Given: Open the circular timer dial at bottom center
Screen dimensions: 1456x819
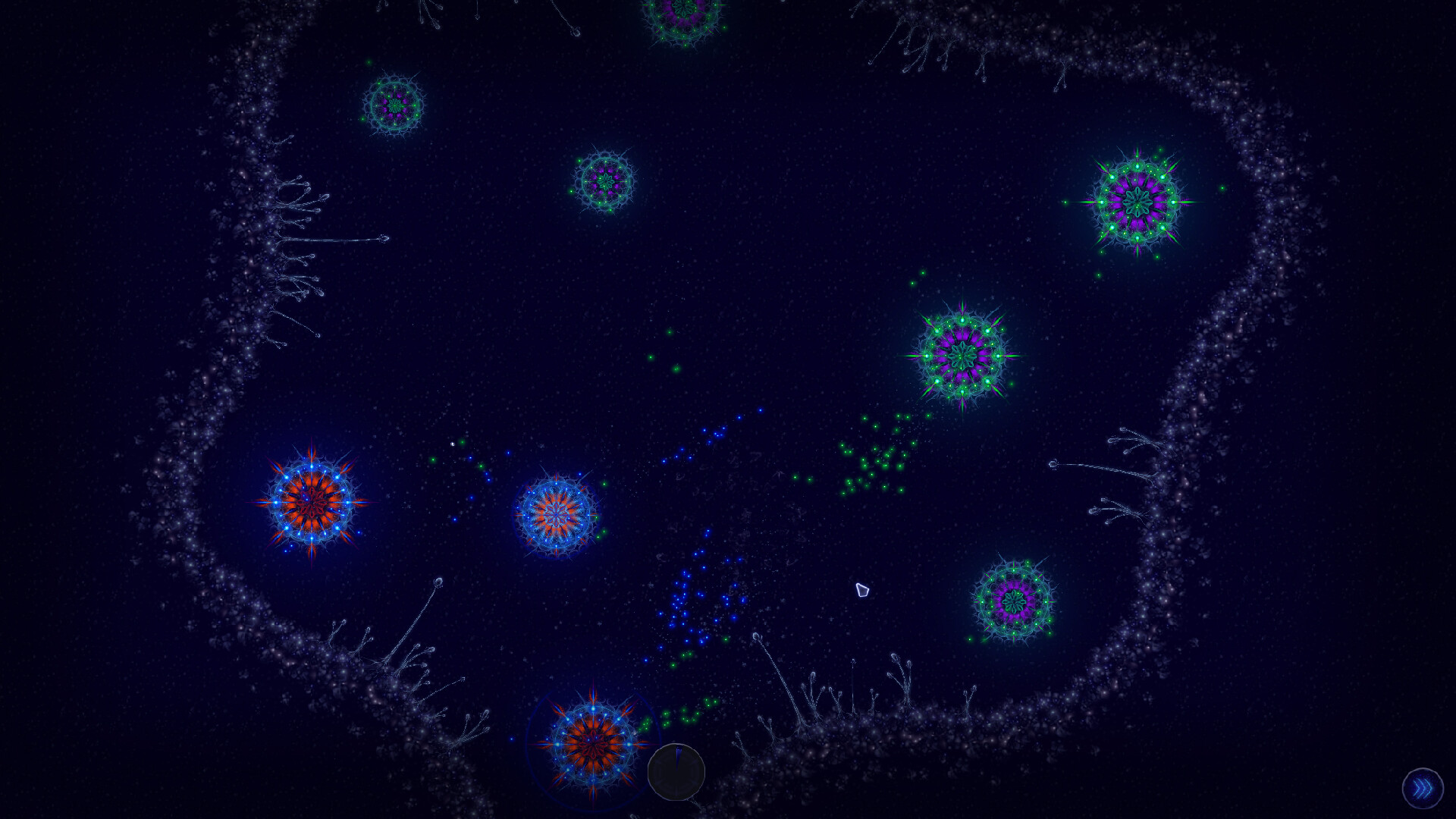Looking at the screenshot, I should point(677,771).
